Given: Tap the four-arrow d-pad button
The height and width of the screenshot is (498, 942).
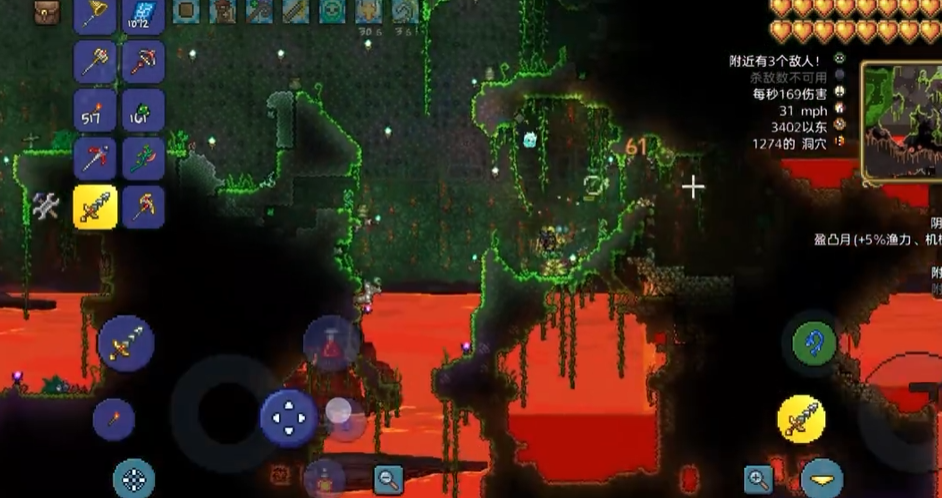Looking at the screenshot, I should click(x=289, y=417).
